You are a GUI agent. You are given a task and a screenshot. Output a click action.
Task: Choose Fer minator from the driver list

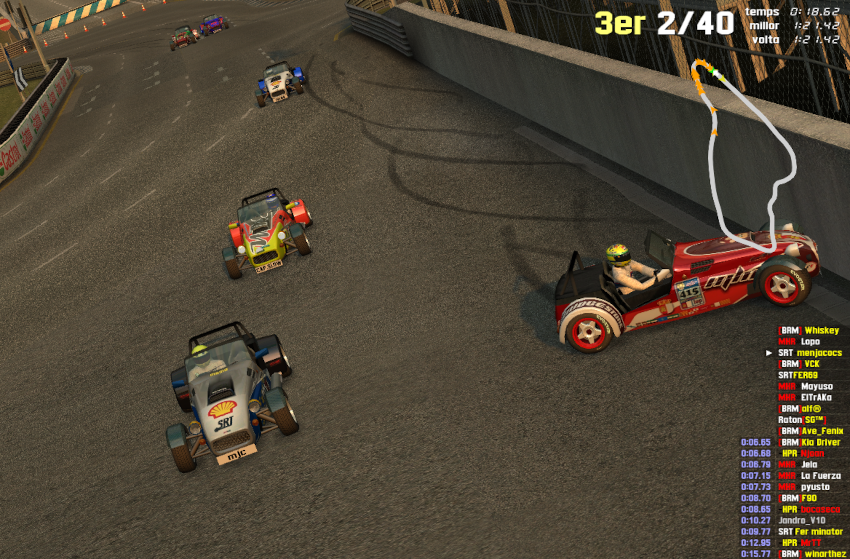point(822,531)
